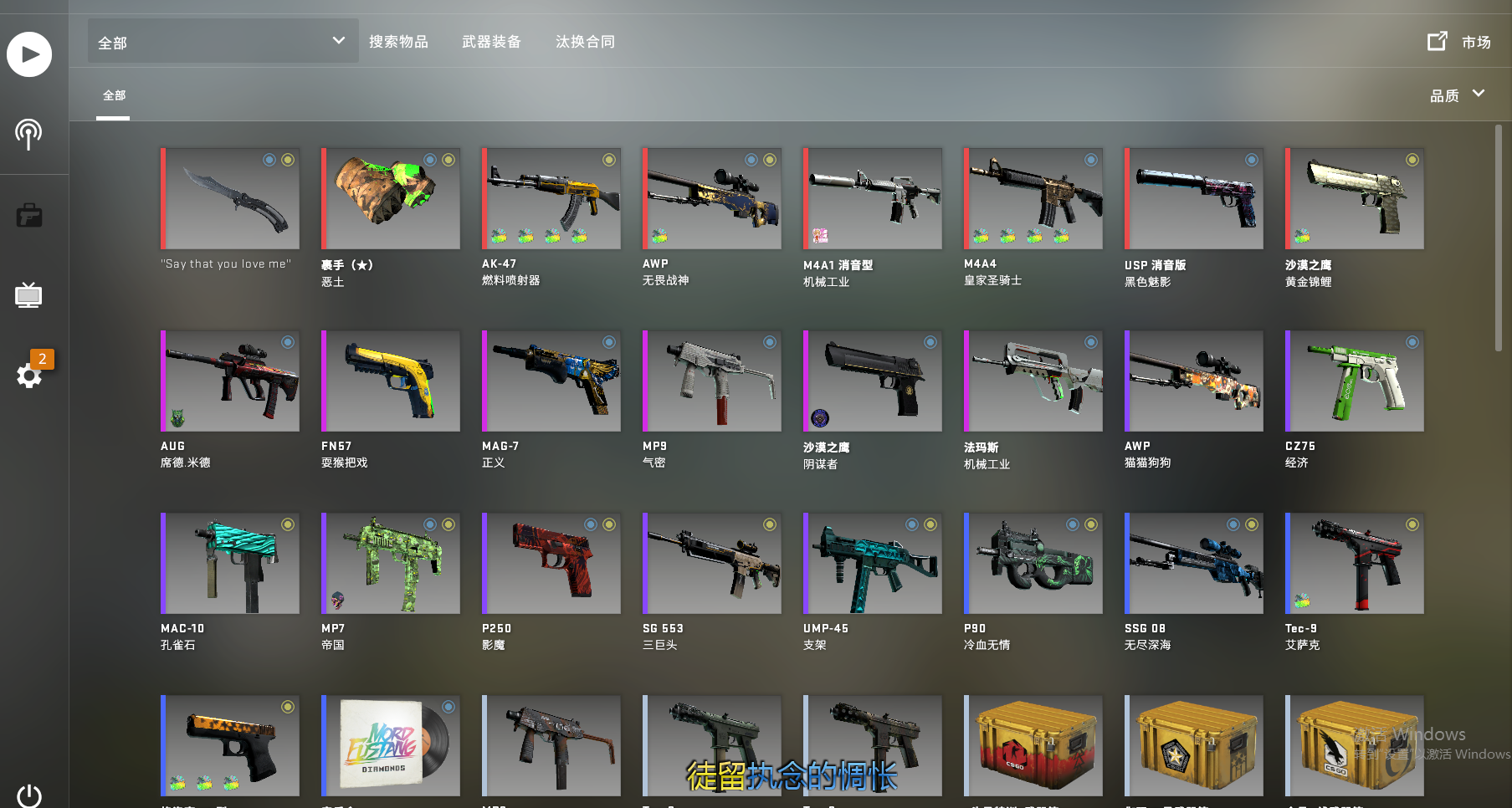Click the sticker icon under AK-47 燃料喷射器
Screen dimensions: 1512x808
[500, 236]
